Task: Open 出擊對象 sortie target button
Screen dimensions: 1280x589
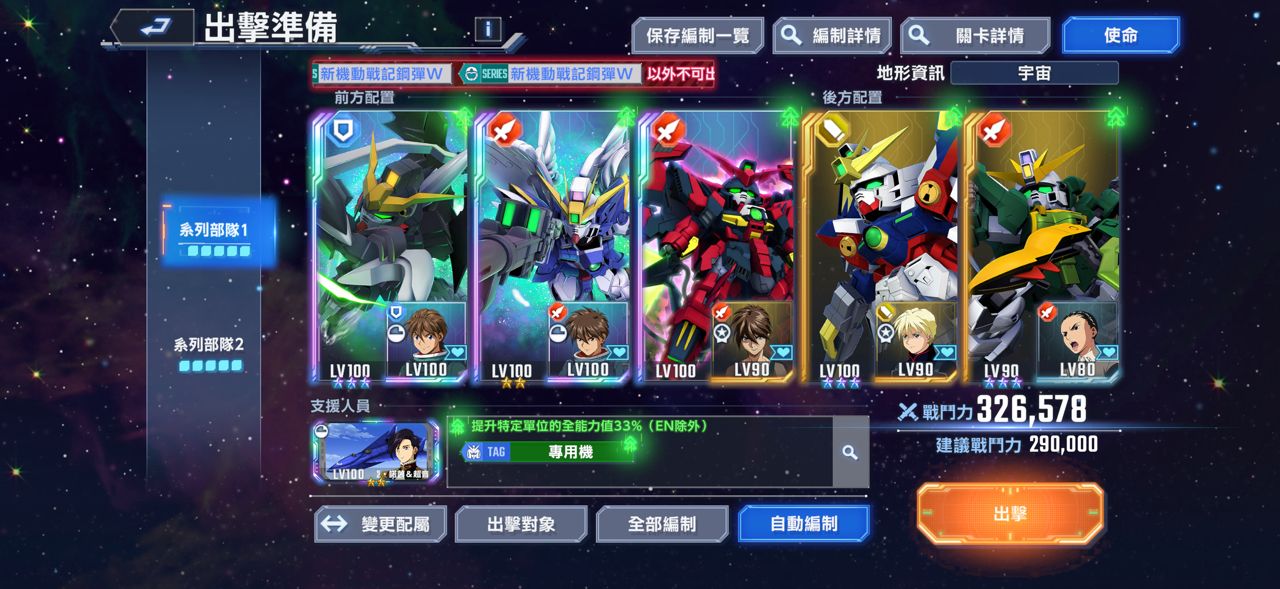Action: point(521,524)
